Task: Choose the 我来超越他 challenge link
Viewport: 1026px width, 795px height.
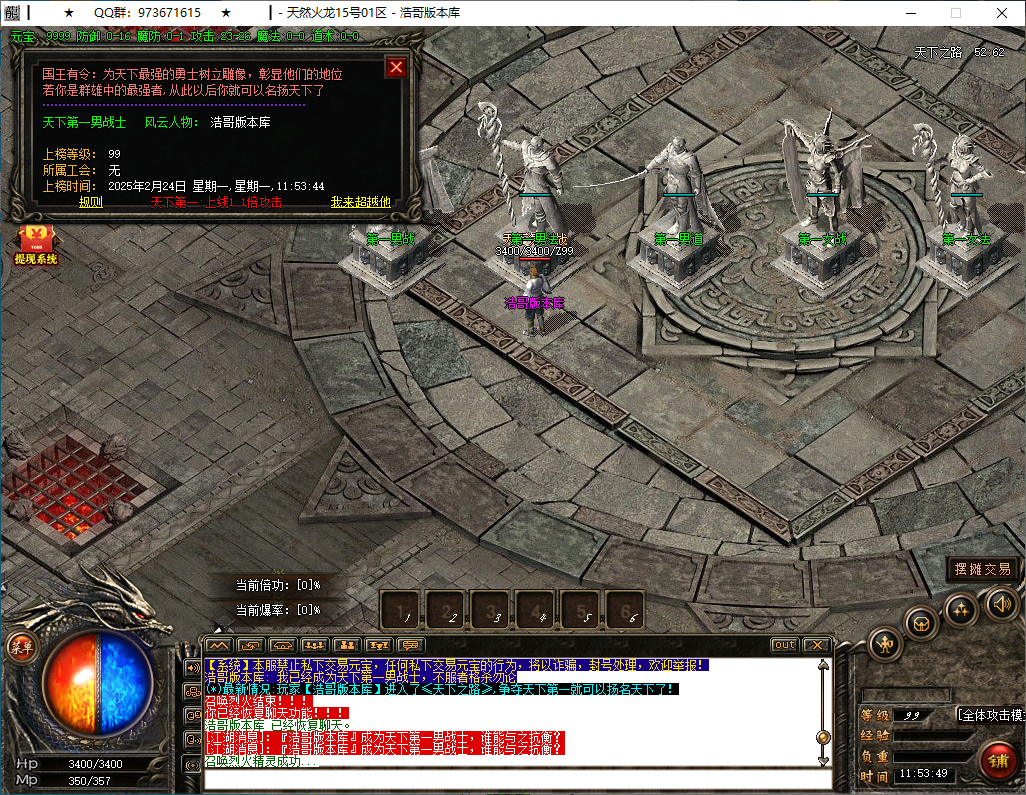Action: (x=360, y=202)
